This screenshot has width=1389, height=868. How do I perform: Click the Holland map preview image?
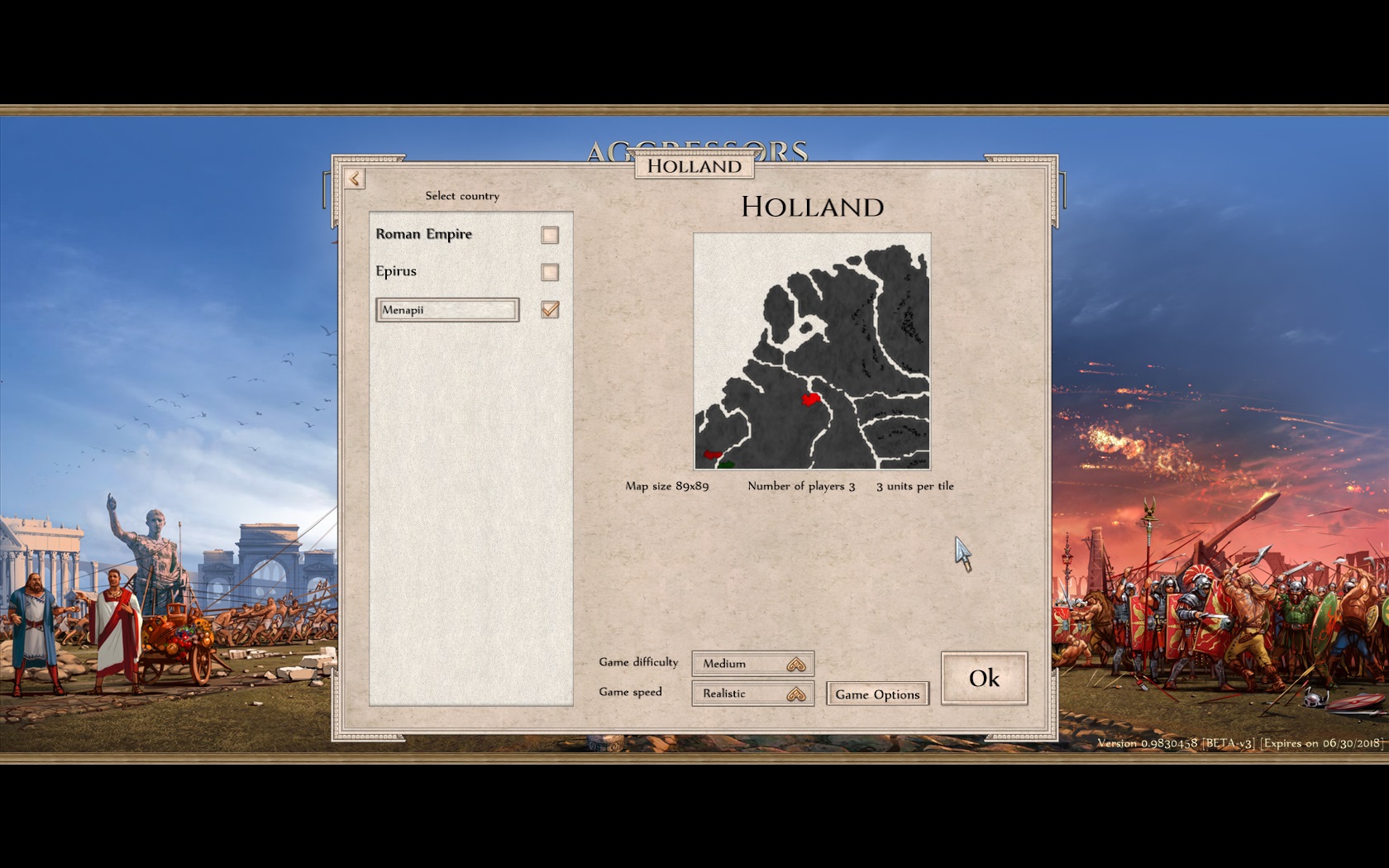click(812, 351)
